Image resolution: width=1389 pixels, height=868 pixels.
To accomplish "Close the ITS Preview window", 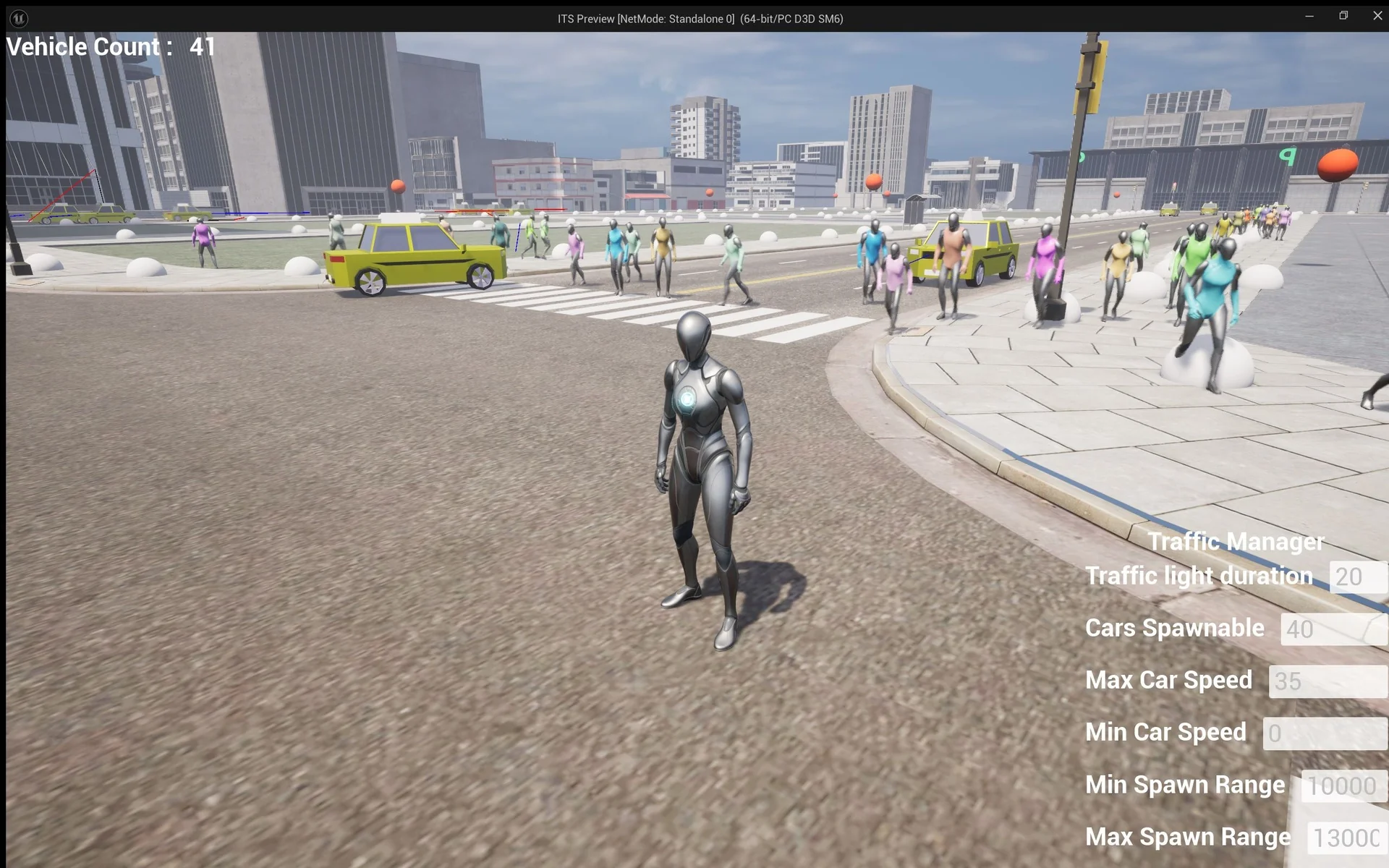I will 1377,16.
